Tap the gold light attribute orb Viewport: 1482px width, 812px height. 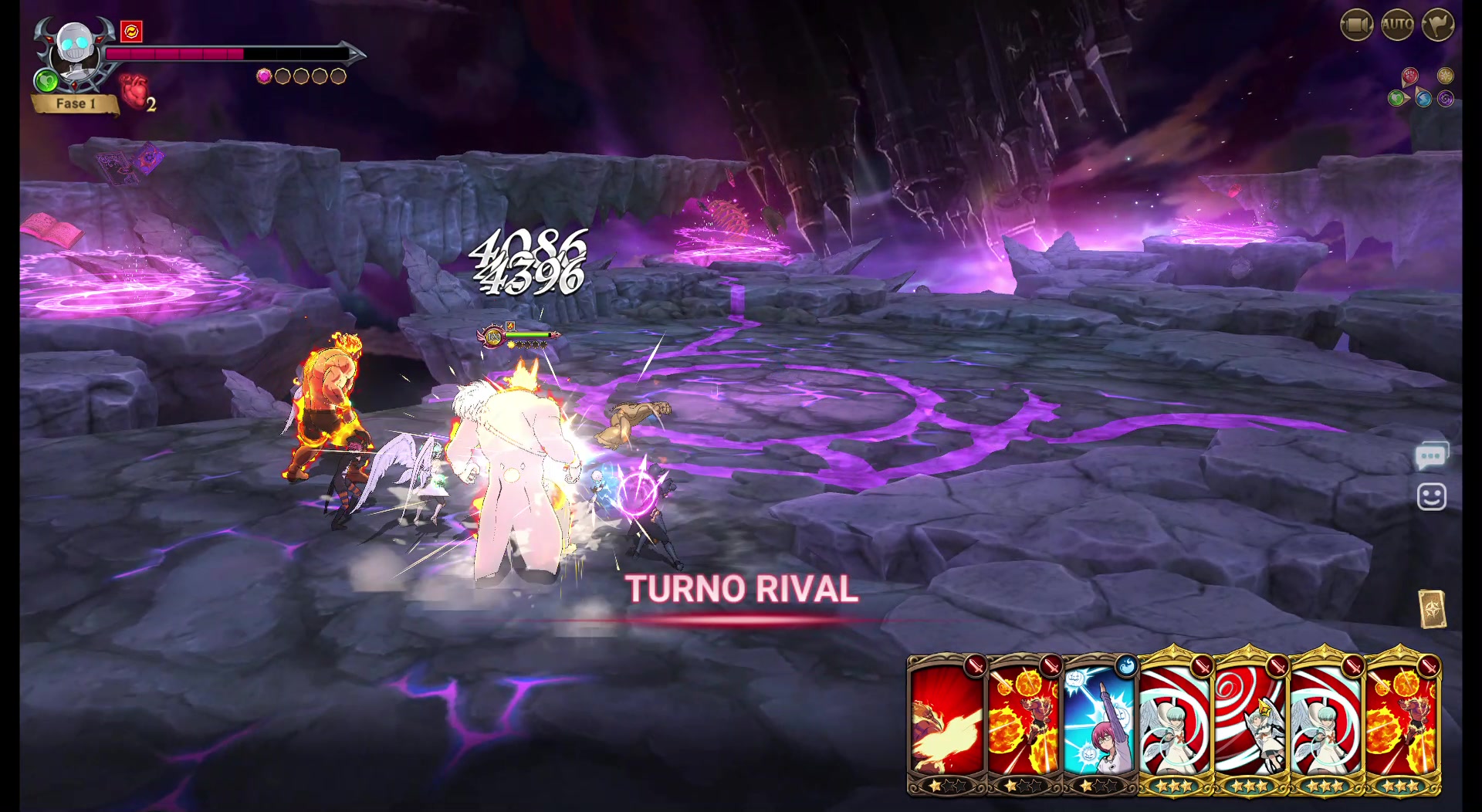[x=1446, y=76]
